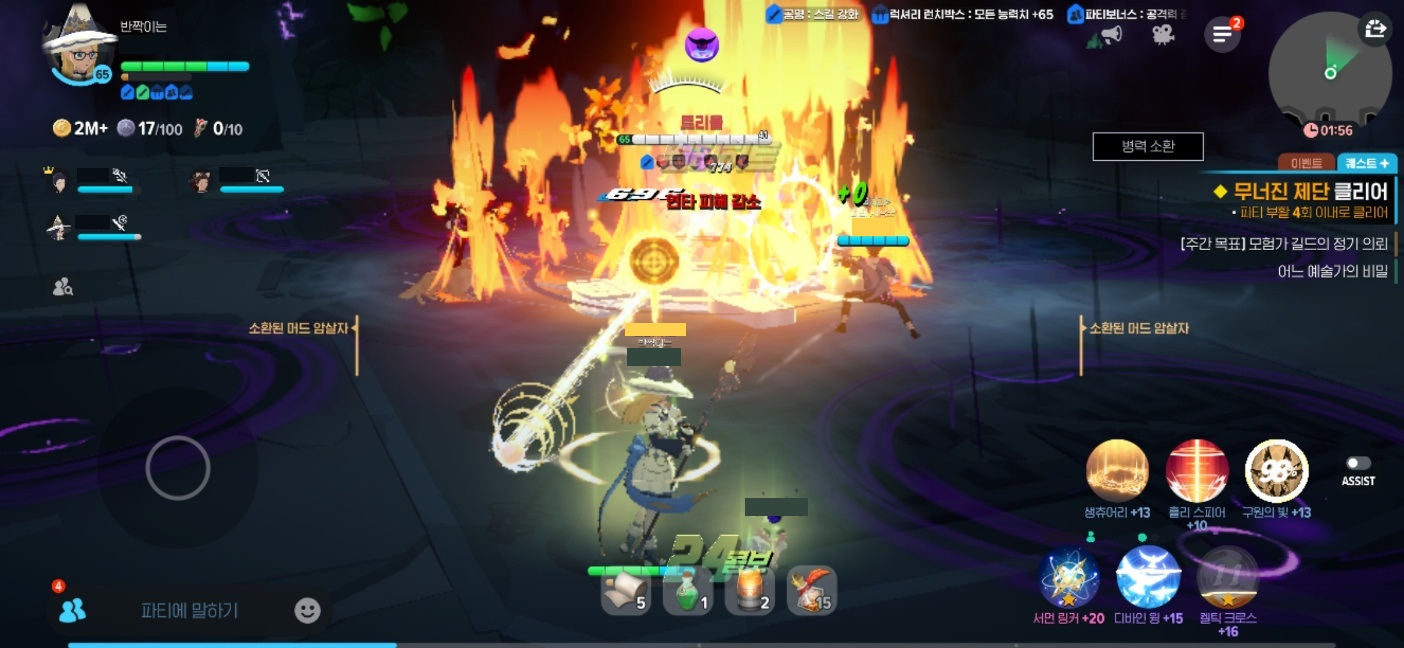Activate the 생츄어리 skill
The width and height of the screenshot is (1404, 648).
[1117, 470]
